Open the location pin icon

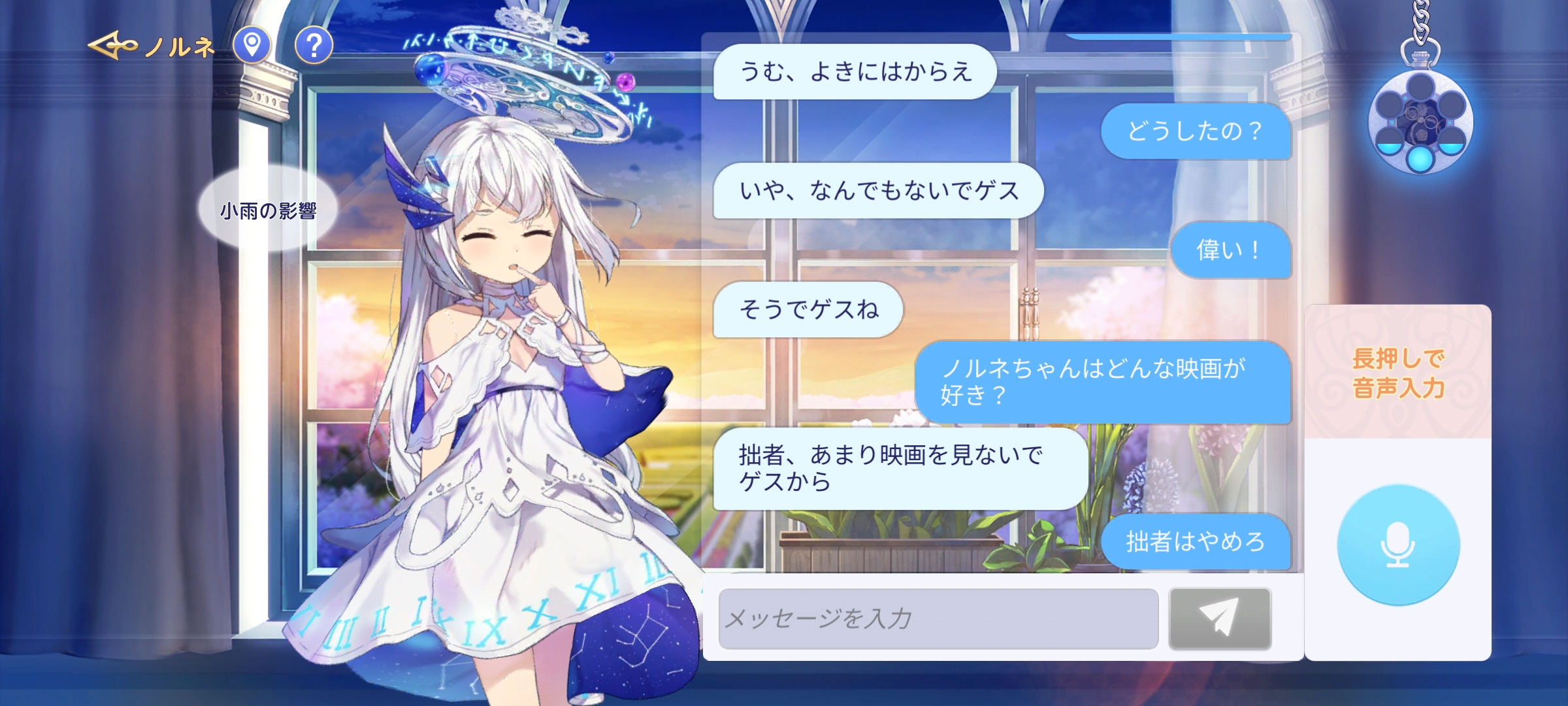click(x=252, y=45)
